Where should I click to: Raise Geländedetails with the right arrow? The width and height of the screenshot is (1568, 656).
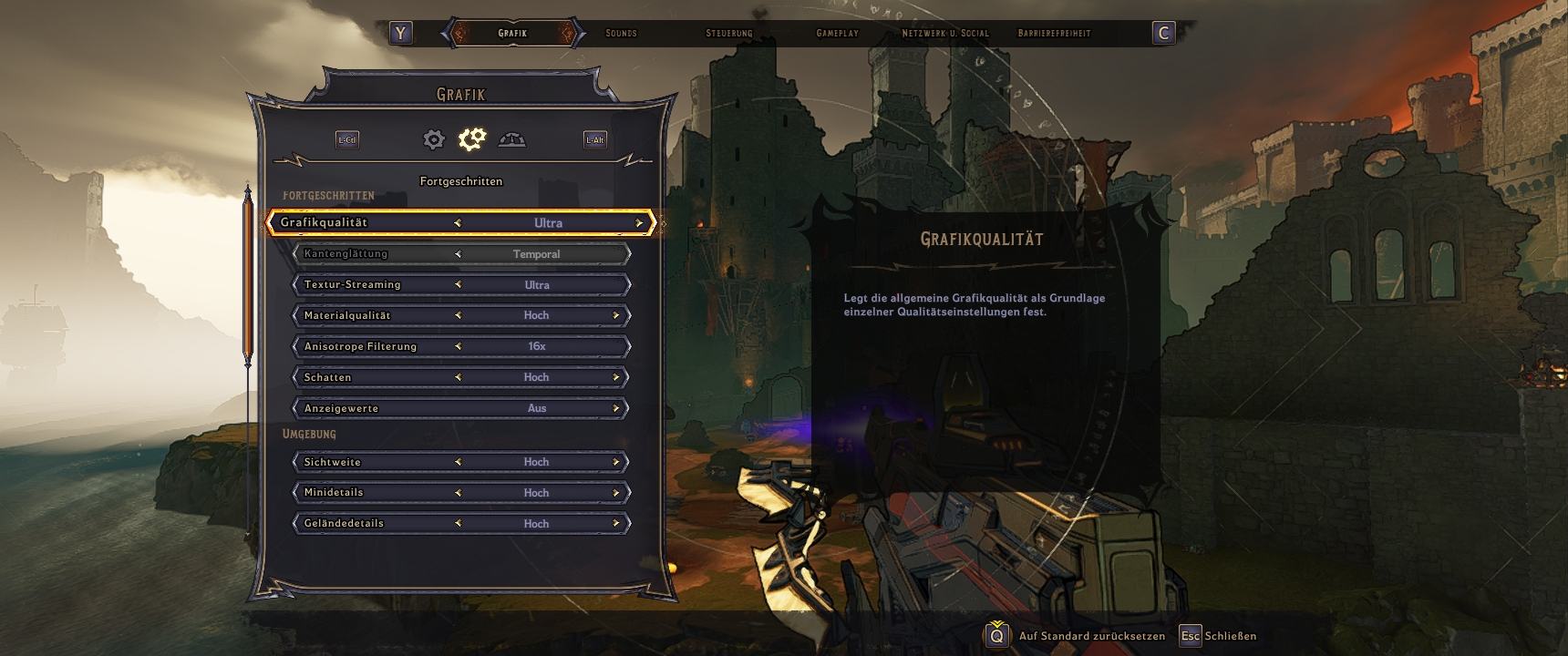tap(616, 524)
